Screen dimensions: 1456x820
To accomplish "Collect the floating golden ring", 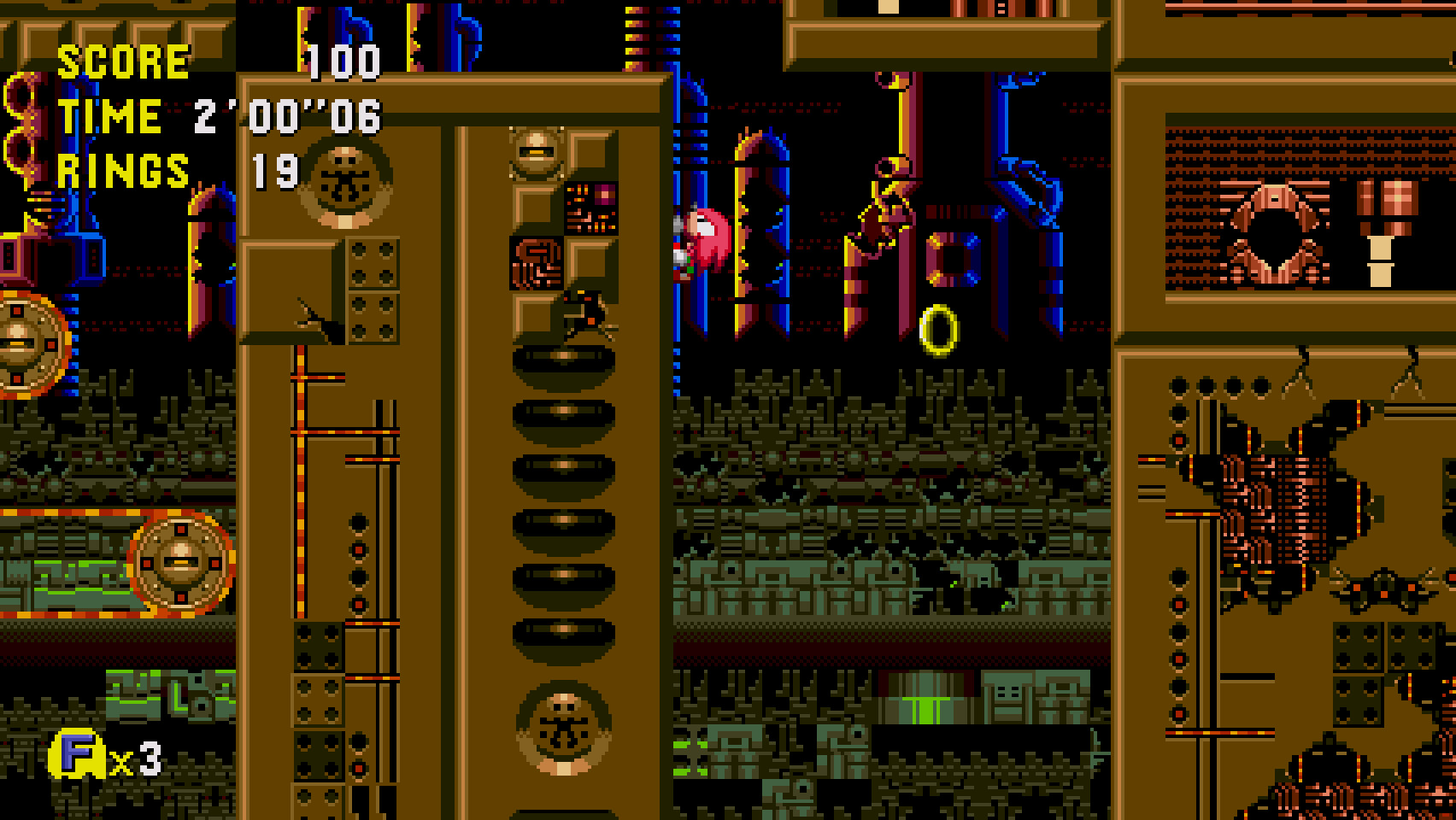I will (x=940, y=329).
